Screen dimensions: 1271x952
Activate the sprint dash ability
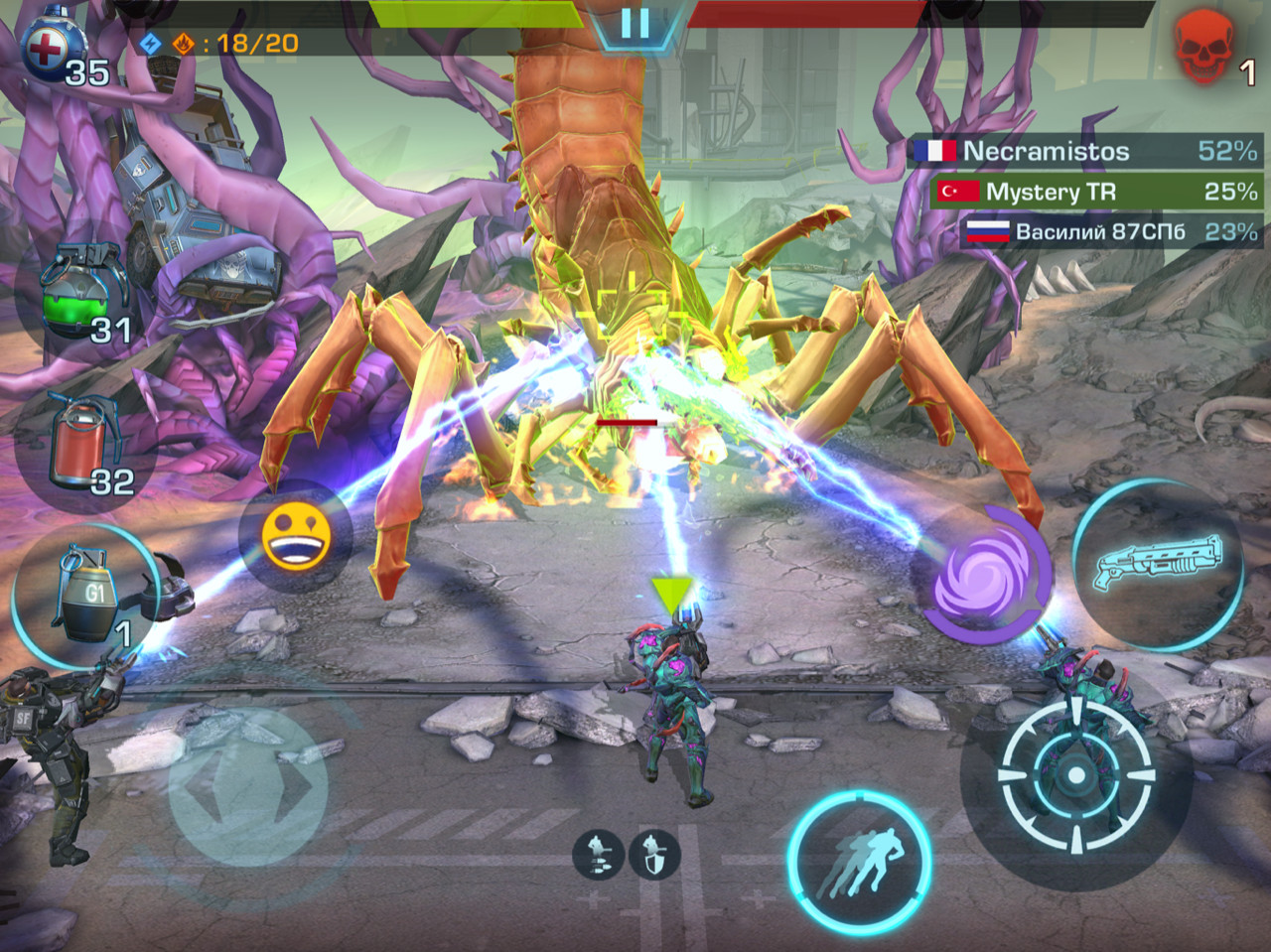859,860
